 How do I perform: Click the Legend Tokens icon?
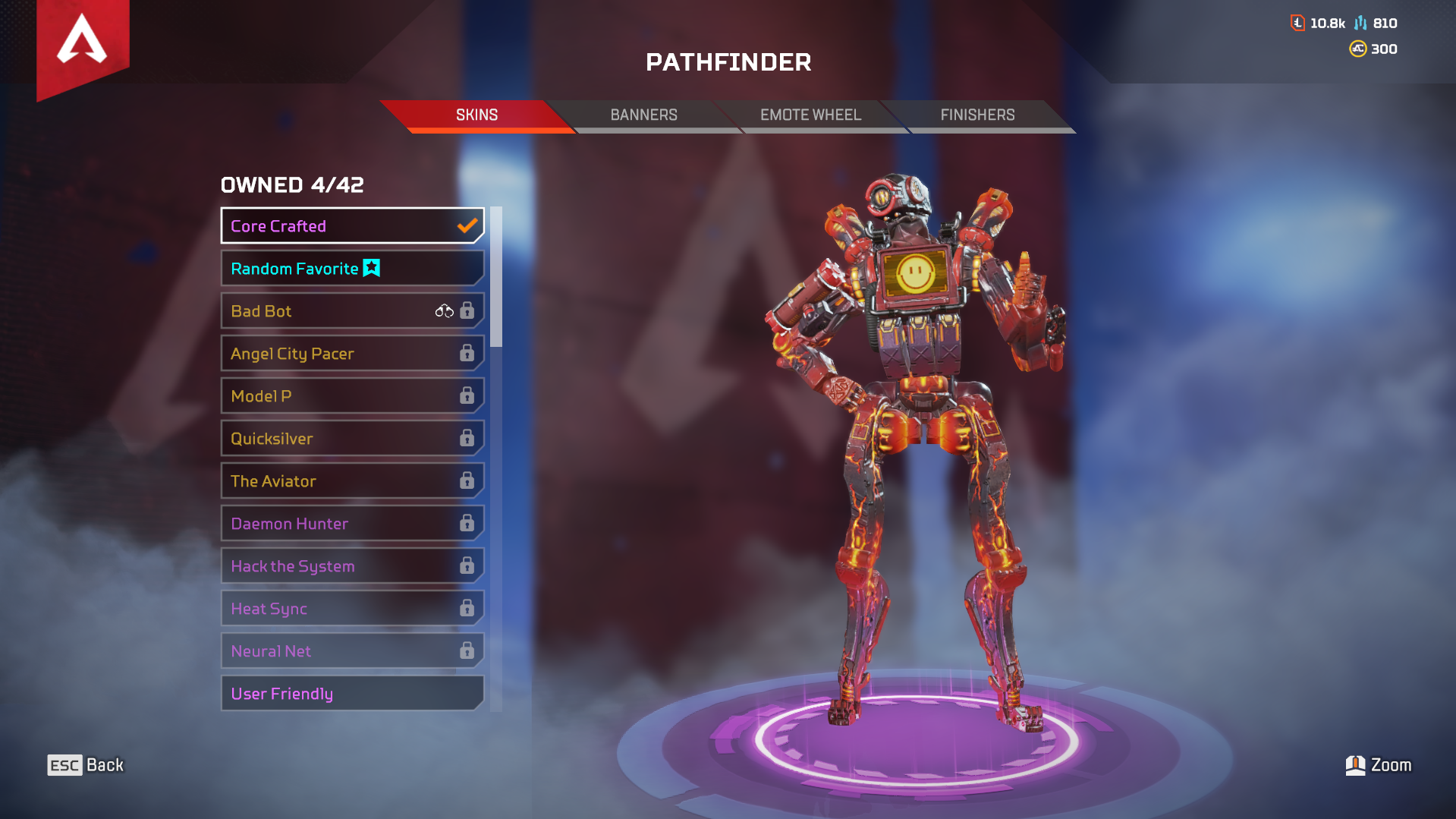pyautogui.click(x=1359, y=23)
